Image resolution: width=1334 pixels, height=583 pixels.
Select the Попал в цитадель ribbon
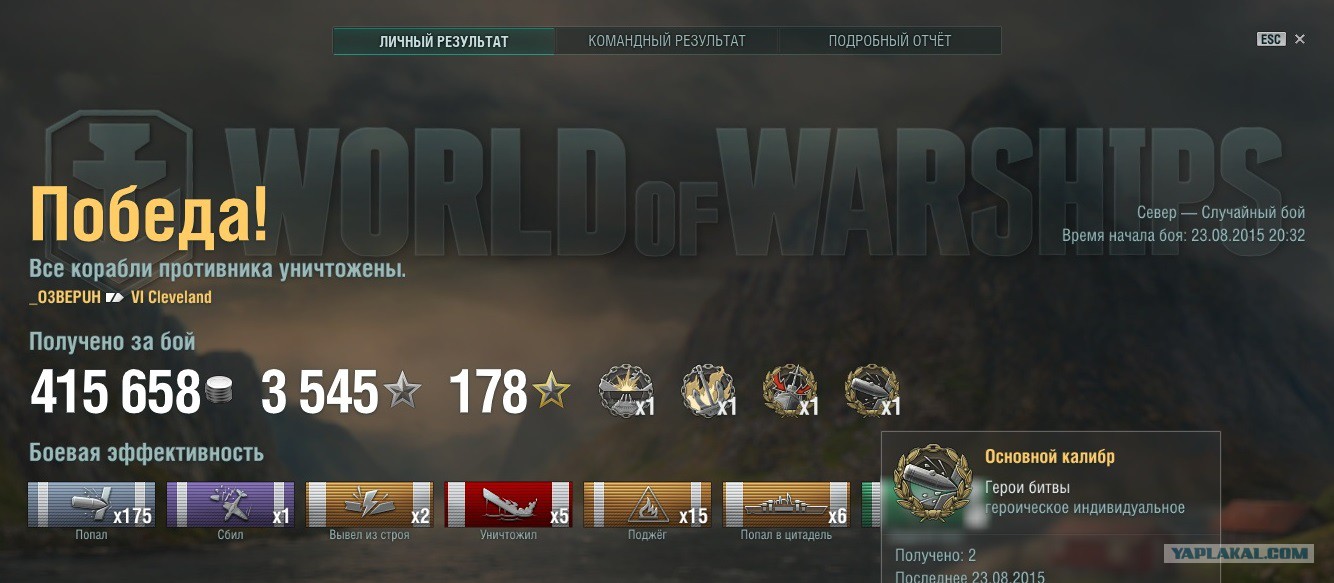787,504
